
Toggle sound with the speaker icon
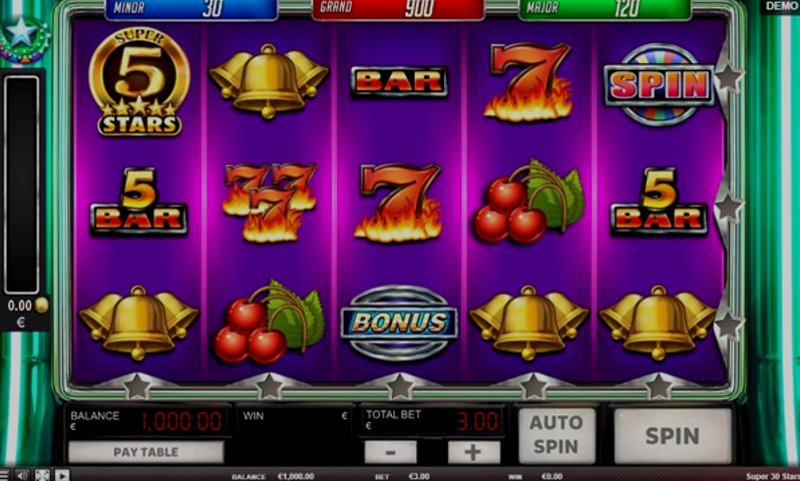tap(22, 475)
